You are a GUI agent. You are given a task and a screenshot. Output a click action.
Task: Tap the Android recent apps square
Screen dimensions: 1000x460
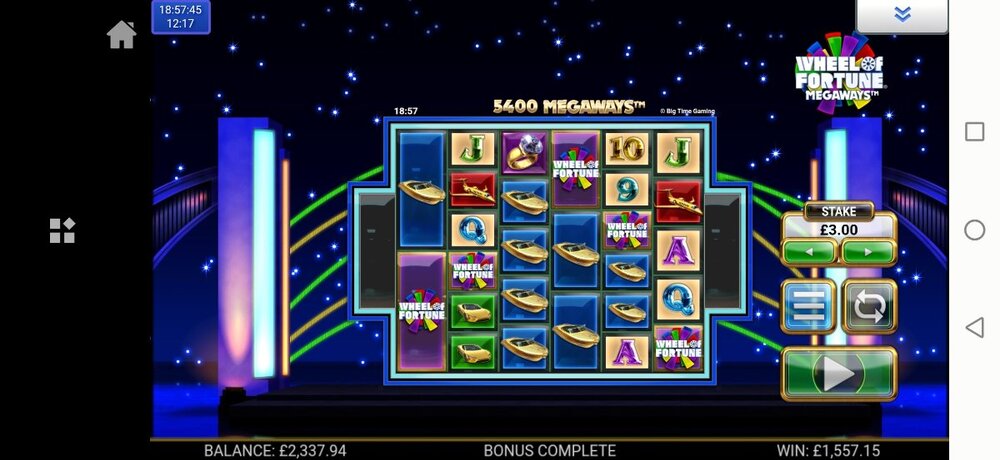click(974, 132)
